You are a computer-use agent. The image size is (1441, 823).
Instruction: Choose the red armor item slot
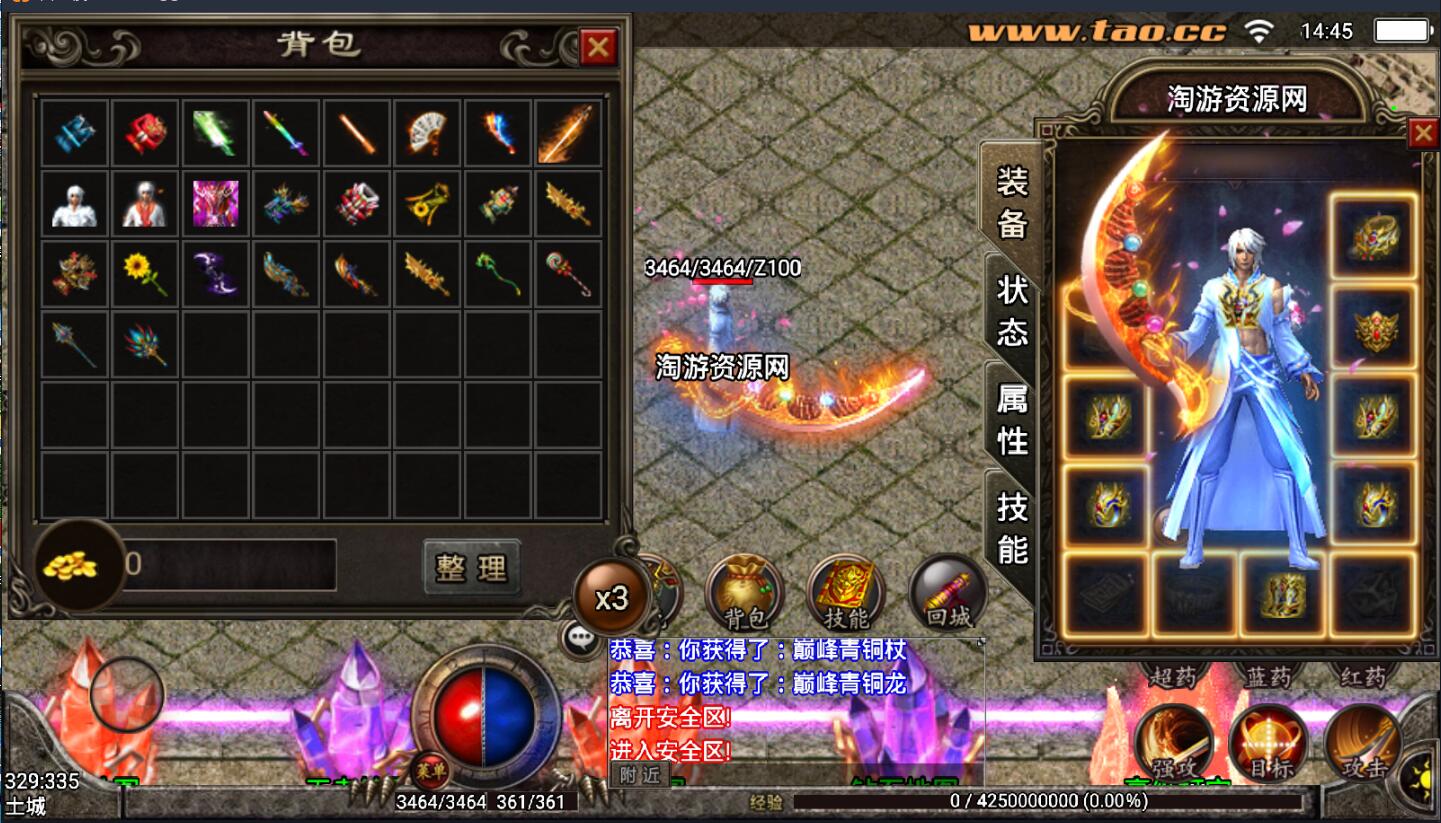click(x=145, y=133)
